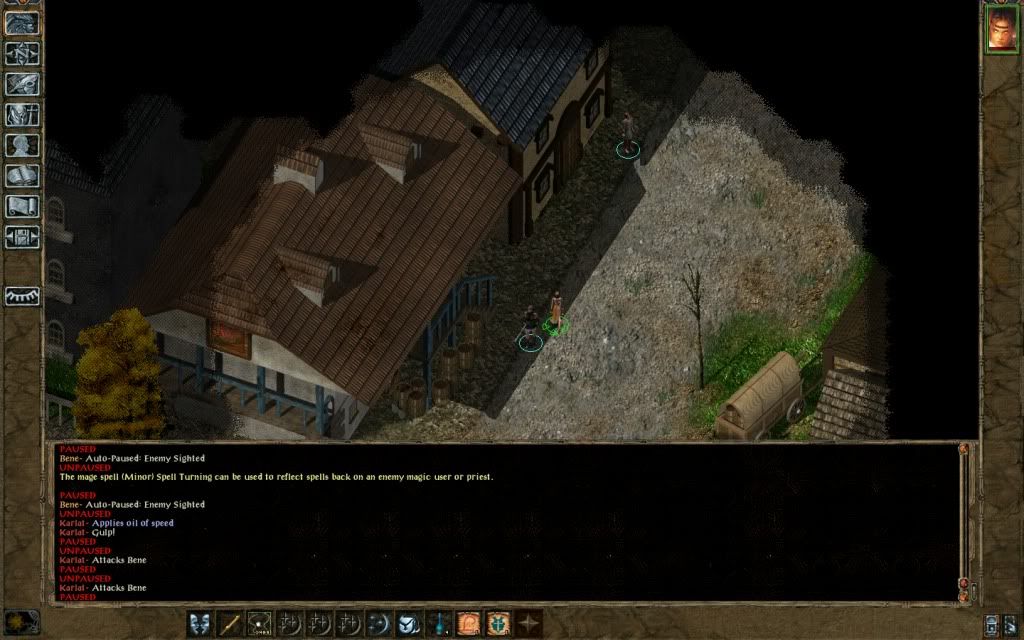Open the use item button
Screen dimensions: 1024x640
point(408,622)
